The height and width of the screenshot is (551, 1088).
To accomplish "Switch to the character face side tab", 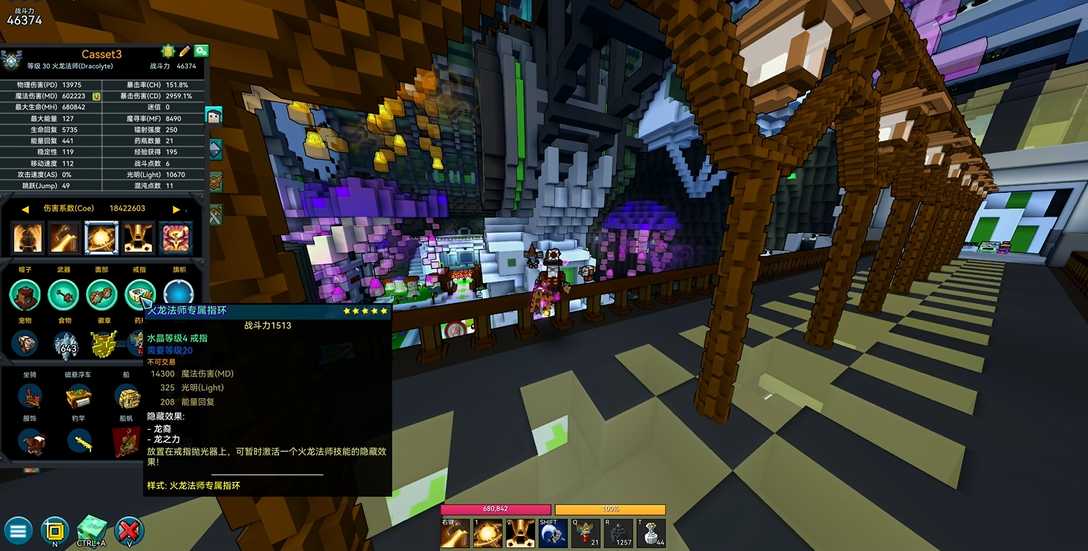I will [214, 116].
